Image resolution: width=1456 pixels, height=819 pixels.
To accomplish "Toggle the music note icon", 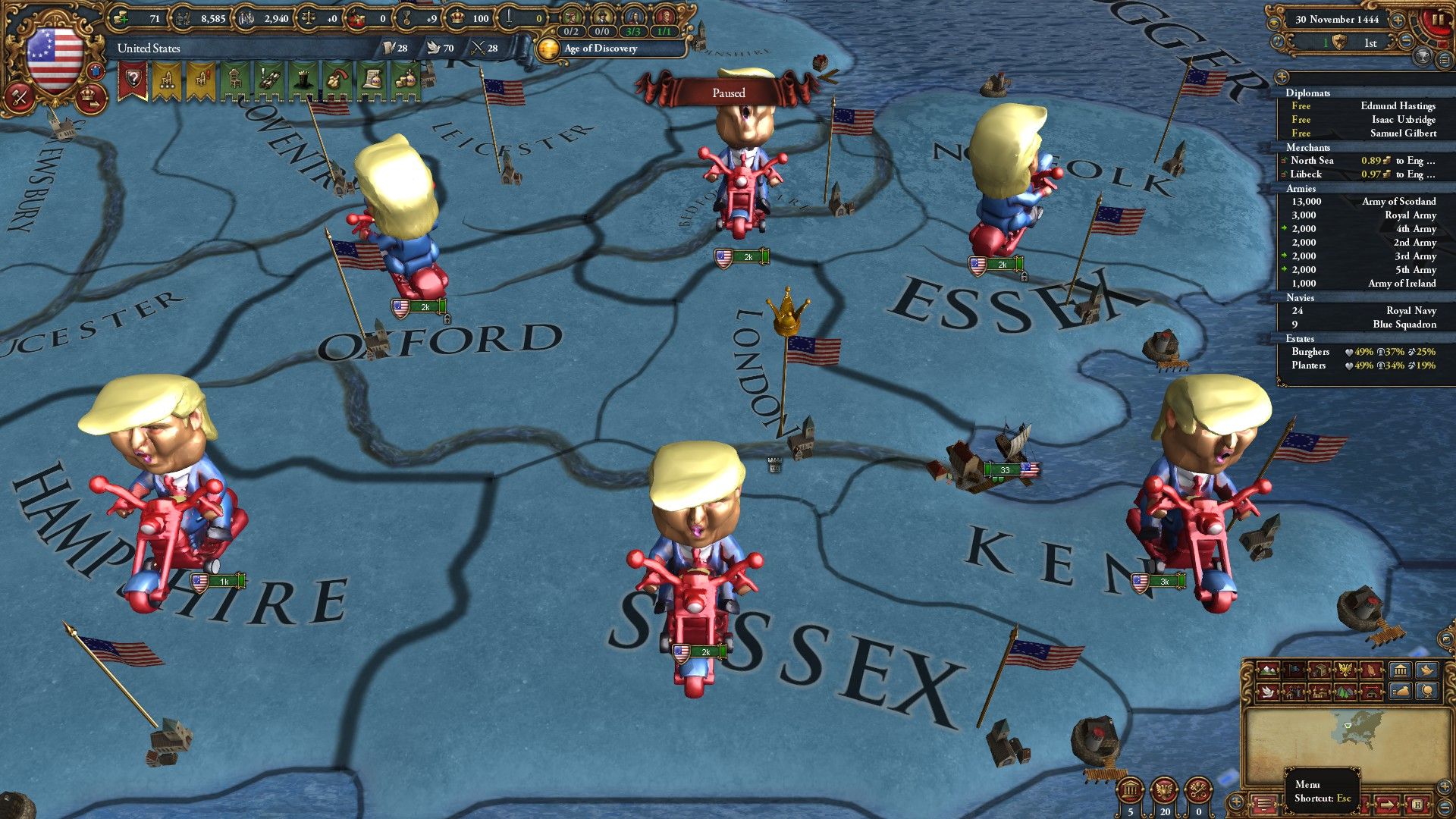I will pos(1277,40).
